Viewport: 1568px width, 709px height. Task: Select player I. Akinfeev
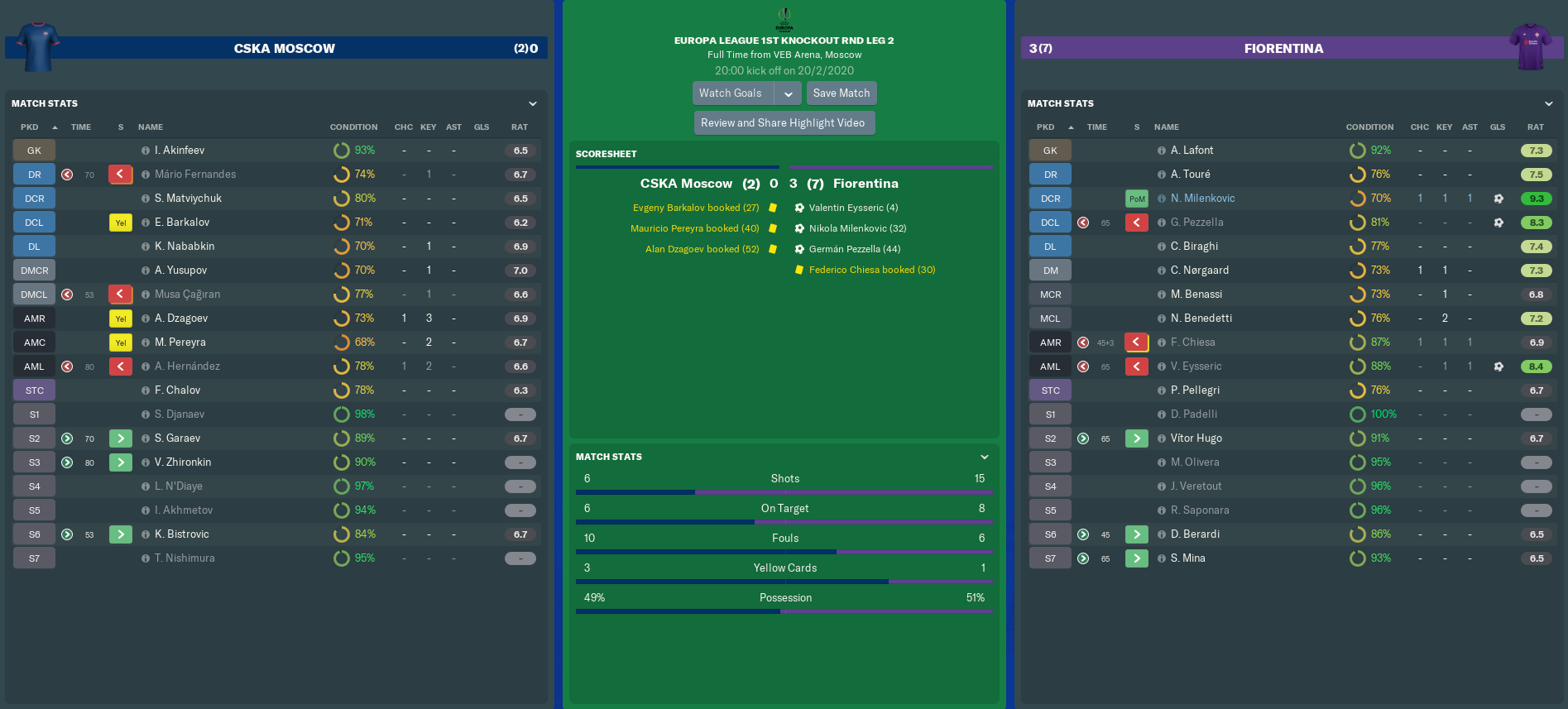(180, 151)
